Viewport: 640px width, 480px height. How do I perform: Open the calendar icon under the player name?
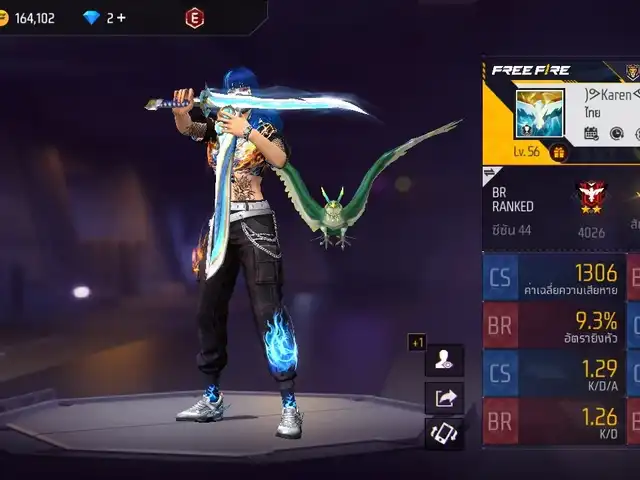point(591,133)
